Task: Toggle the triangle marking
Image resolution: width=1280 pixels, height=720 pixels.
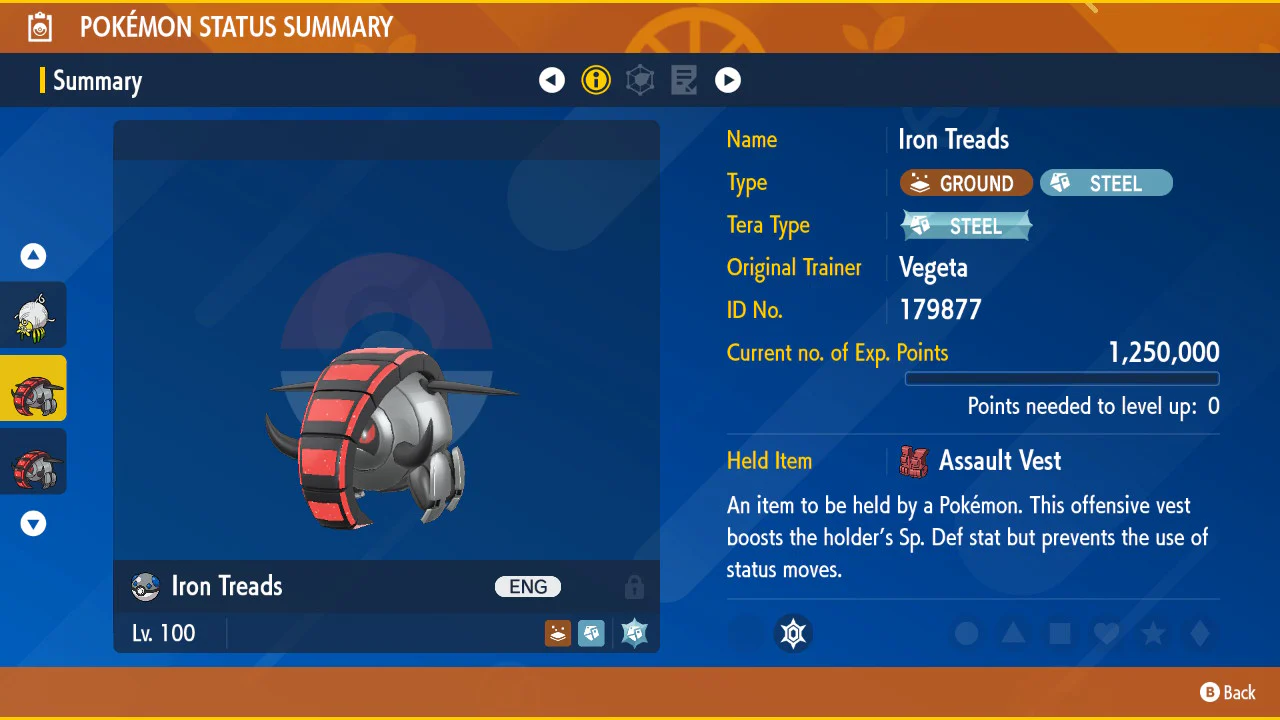Action: pyautogui.click(x=1013, y=634)
